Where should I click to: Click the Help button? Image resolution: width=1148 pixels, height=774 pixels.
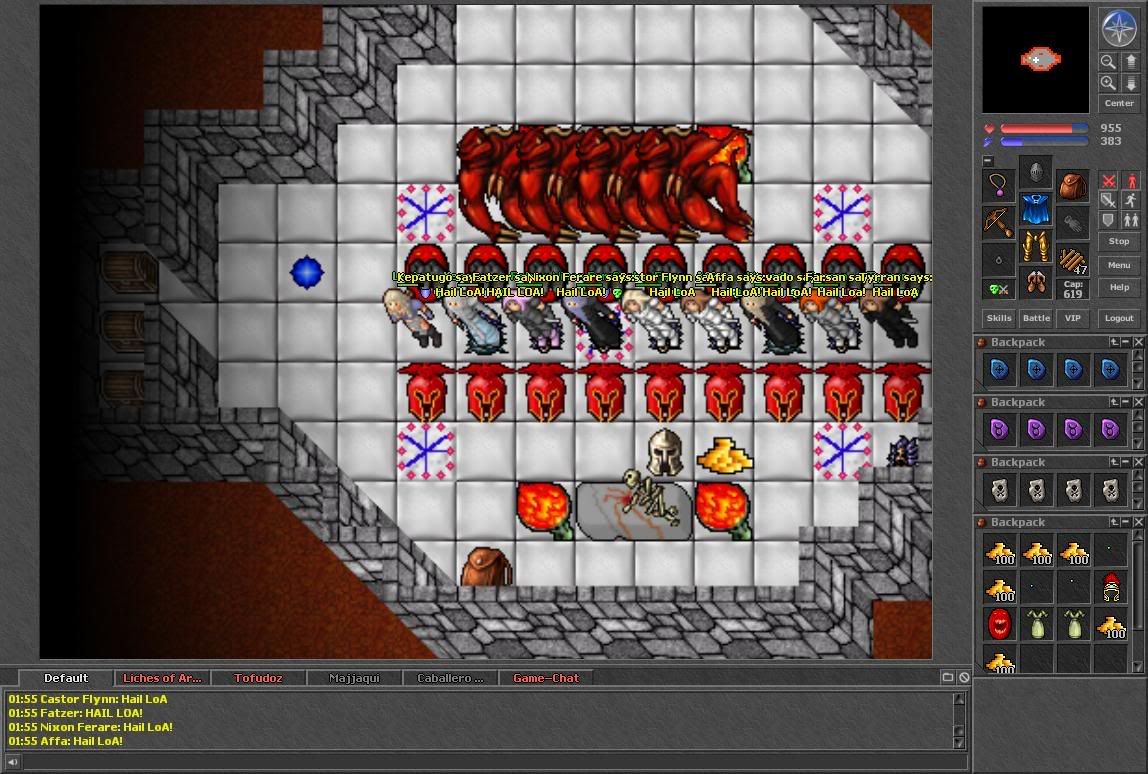pos(1119,287)
